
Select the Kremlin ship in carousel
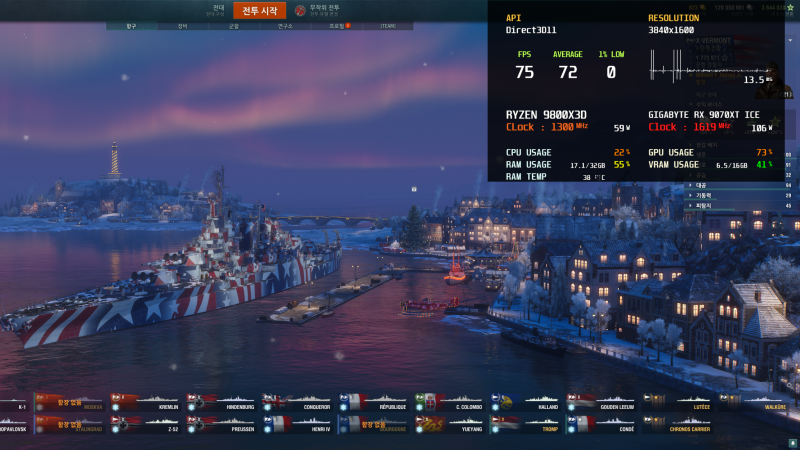146,403
